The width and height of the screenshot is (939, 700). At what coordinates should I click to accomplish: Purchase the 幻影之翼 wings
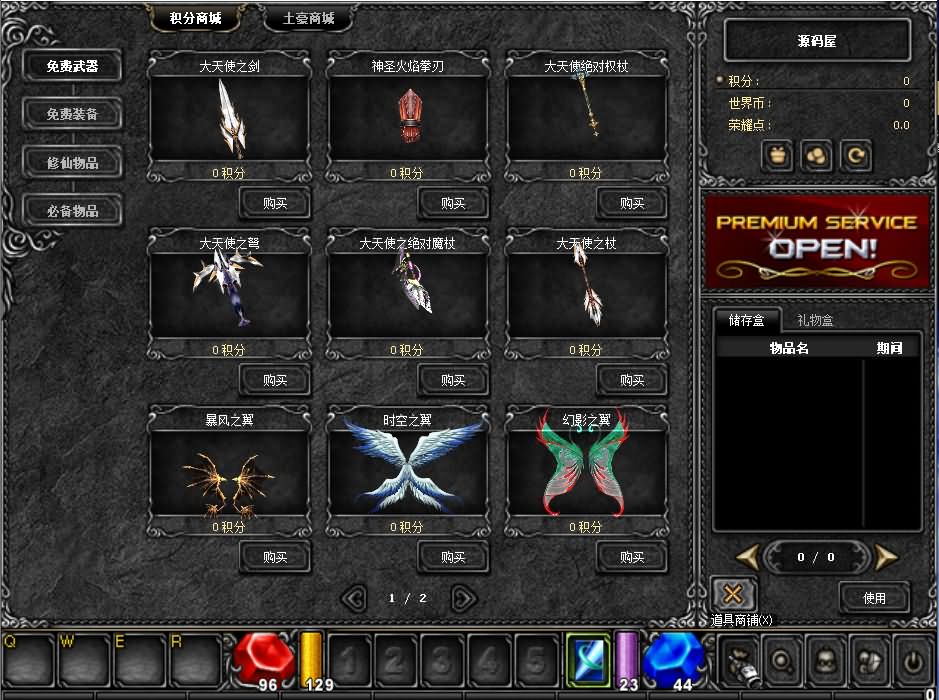(x=632, y=557)
